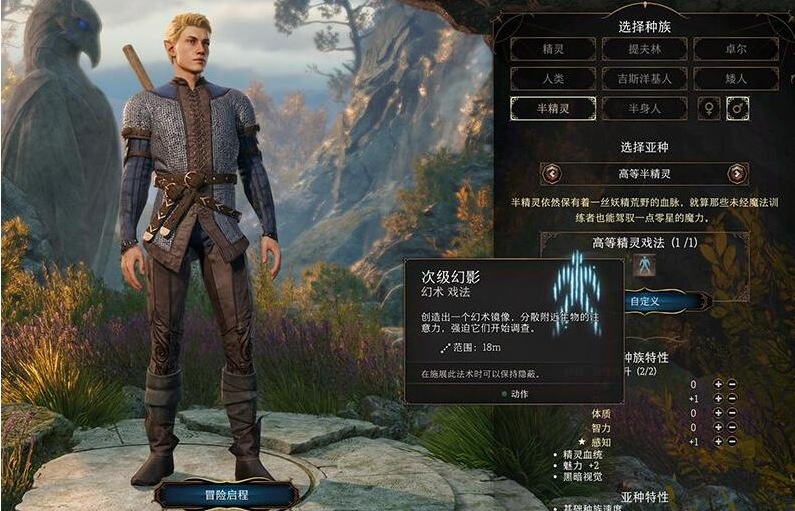795x511 pixels.
Task: Pick the 矮人 (Dwarf) race
Action: 736,78
